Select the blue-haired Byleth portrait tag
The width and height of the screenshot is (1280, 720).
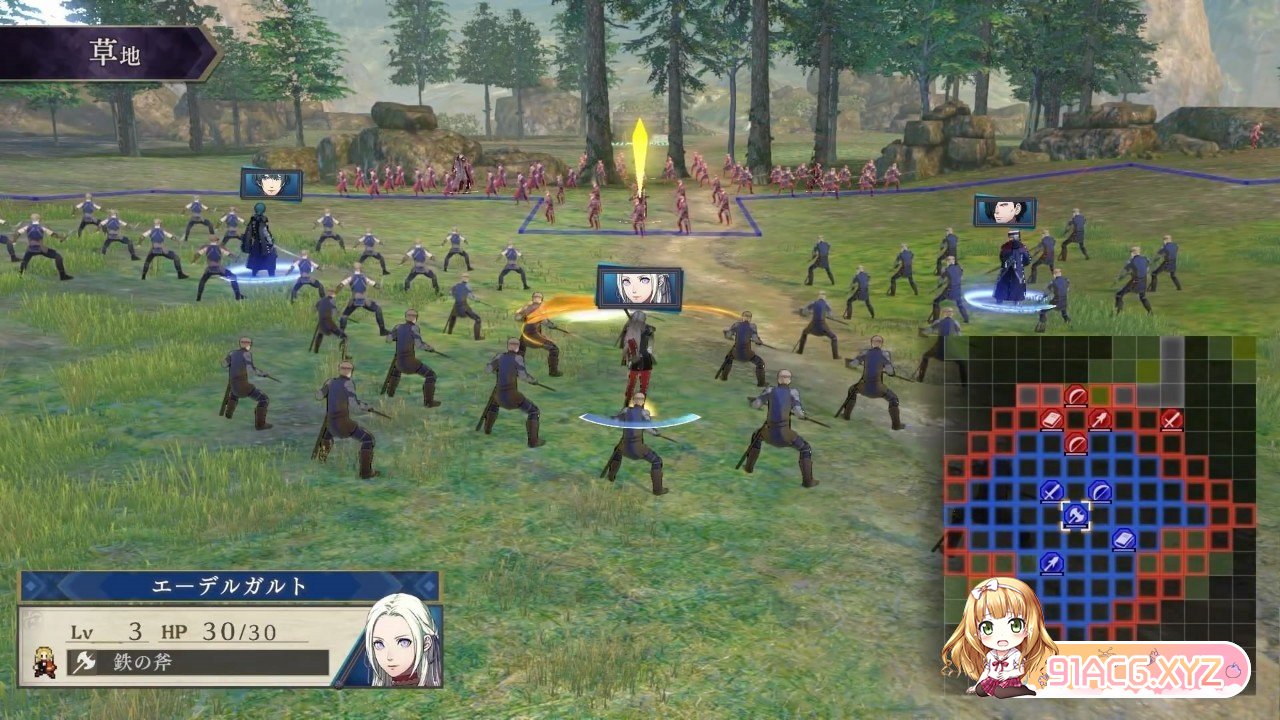(271, 184)
